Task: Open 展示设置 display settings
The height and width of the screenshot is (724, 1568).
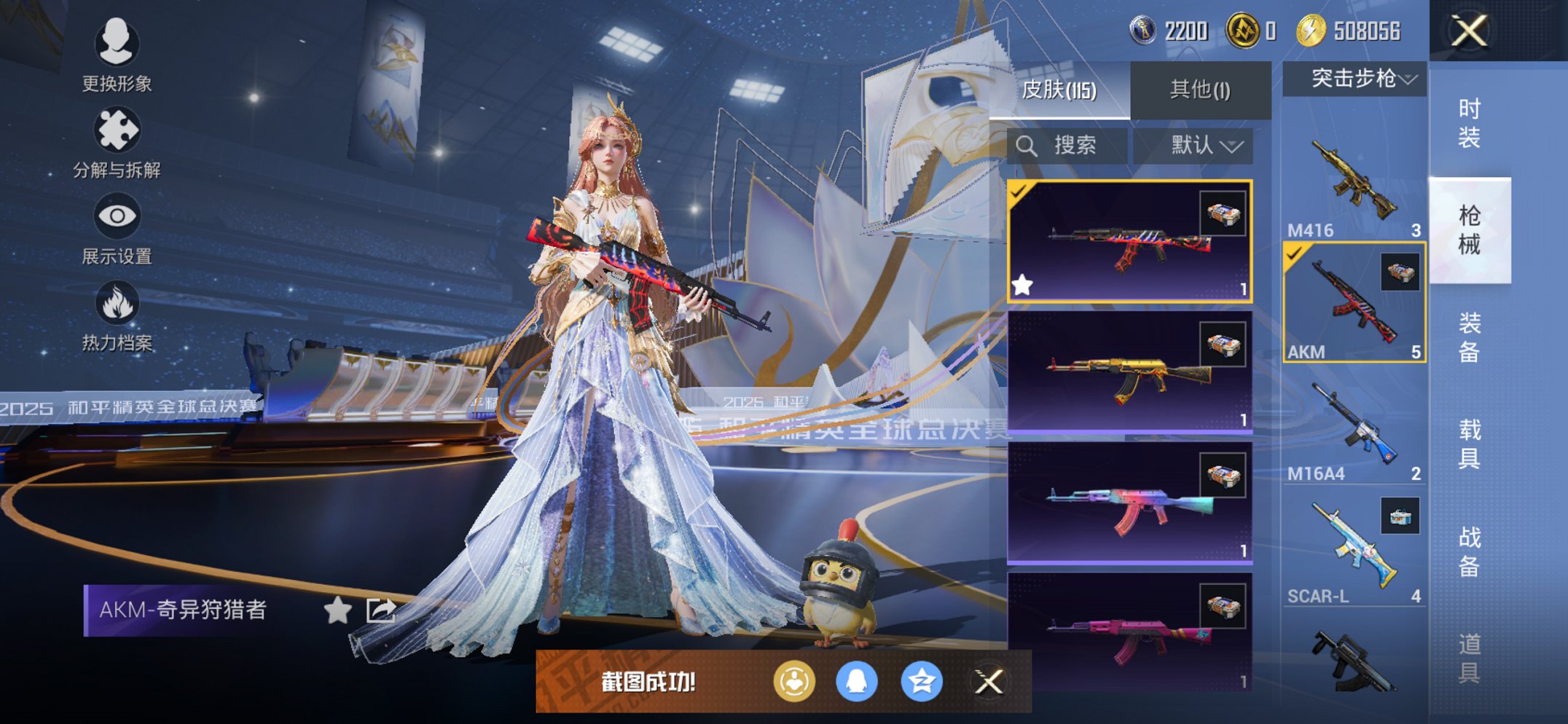Action: [117, 229]
